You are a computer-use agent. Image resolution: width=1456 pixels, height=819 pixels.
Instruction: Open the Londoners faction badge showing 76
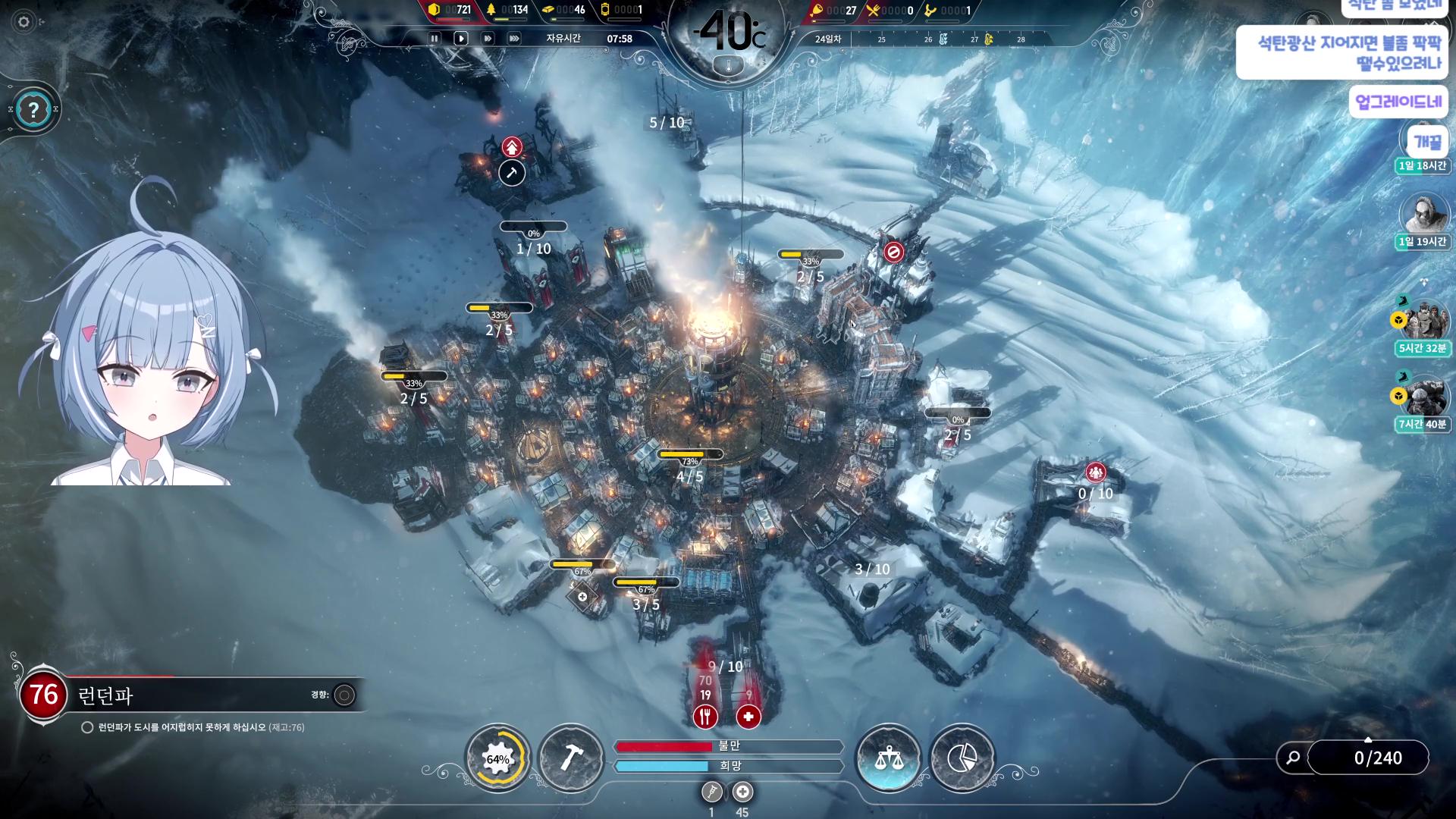[43, 695]
